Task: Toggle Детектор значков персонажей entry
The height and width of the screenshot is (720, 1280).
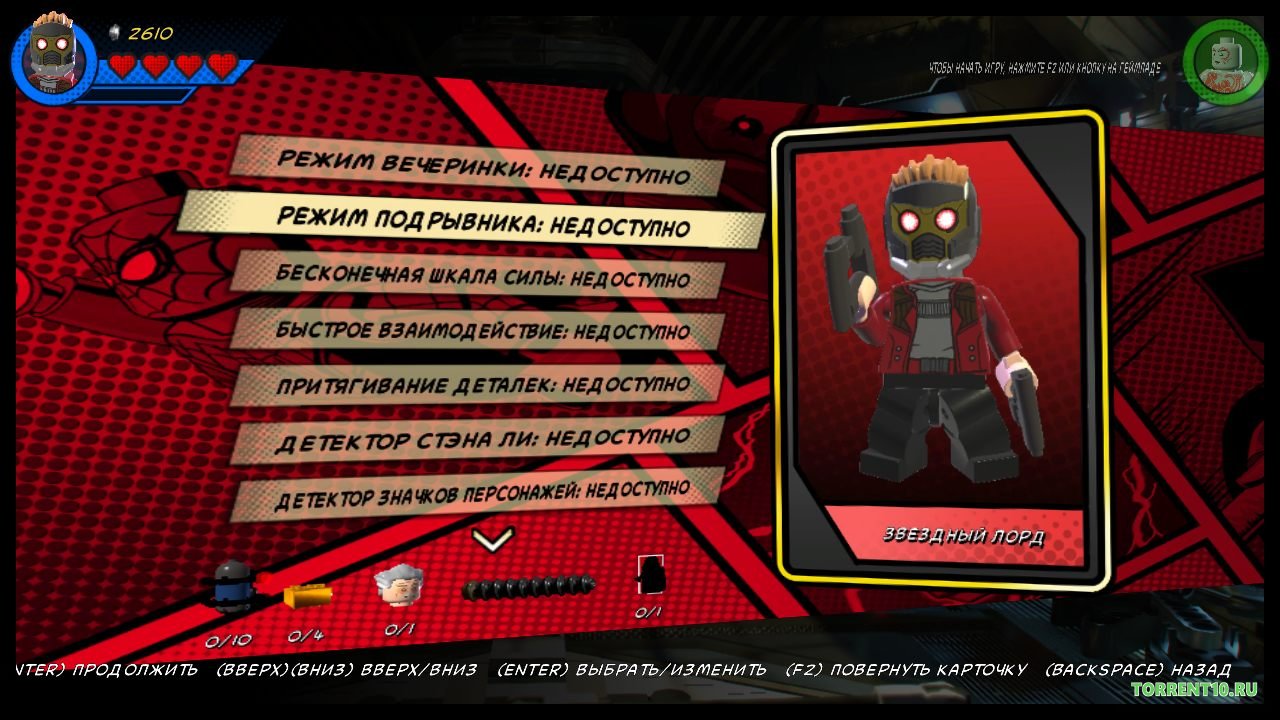Action: pos(478,492)
